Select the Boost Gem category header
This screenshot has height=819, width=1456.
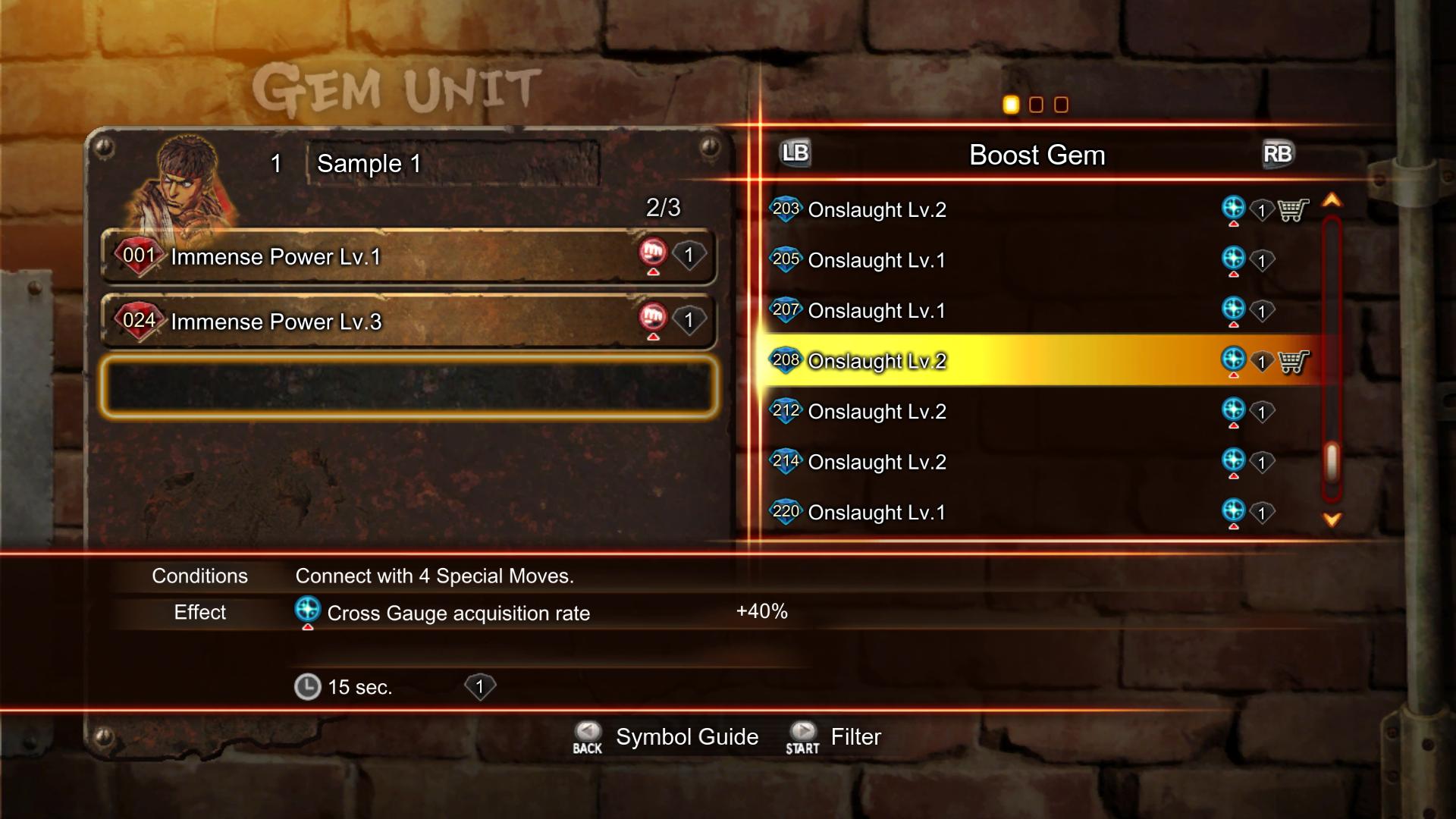pos(1037,155)
